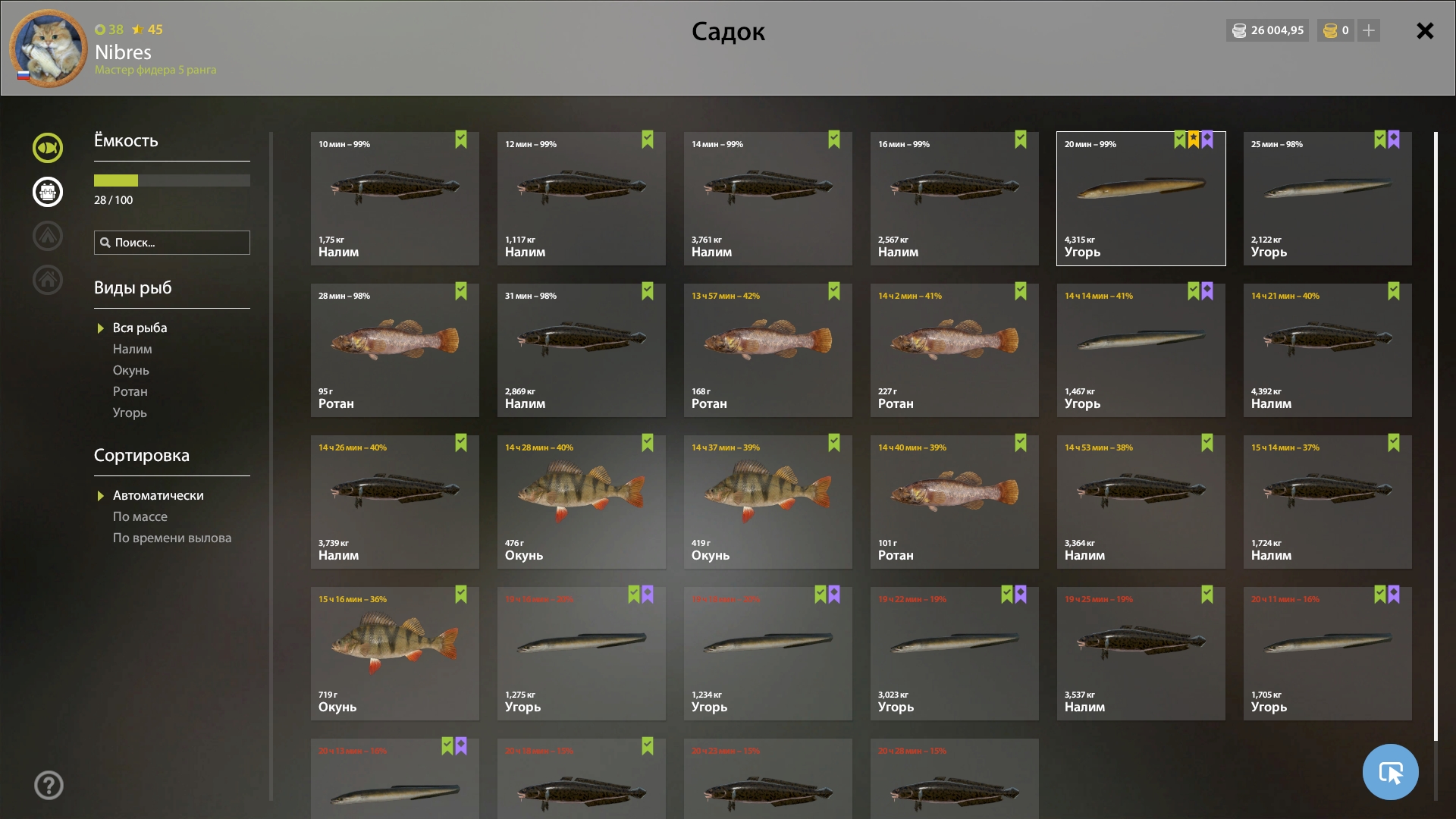Choose the 719 г Окунь card
Image resolution: width=1456 pixels, height=819 pixels.
click(394, 654)
